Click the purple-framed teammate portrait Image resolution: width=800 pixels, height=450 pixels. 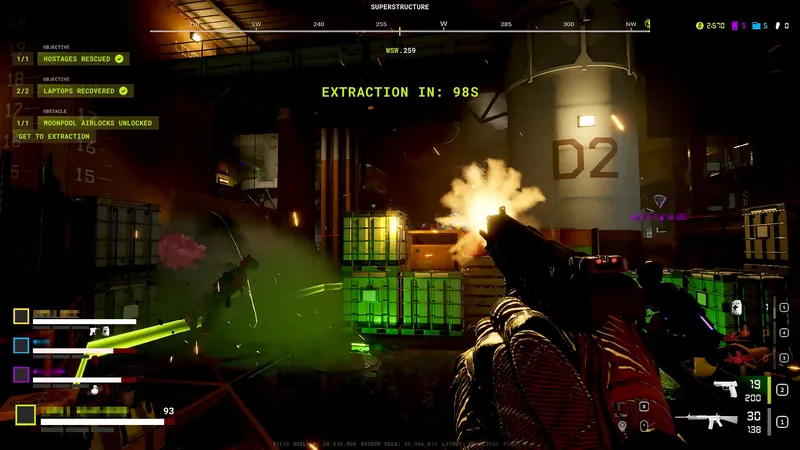[21, 373]
